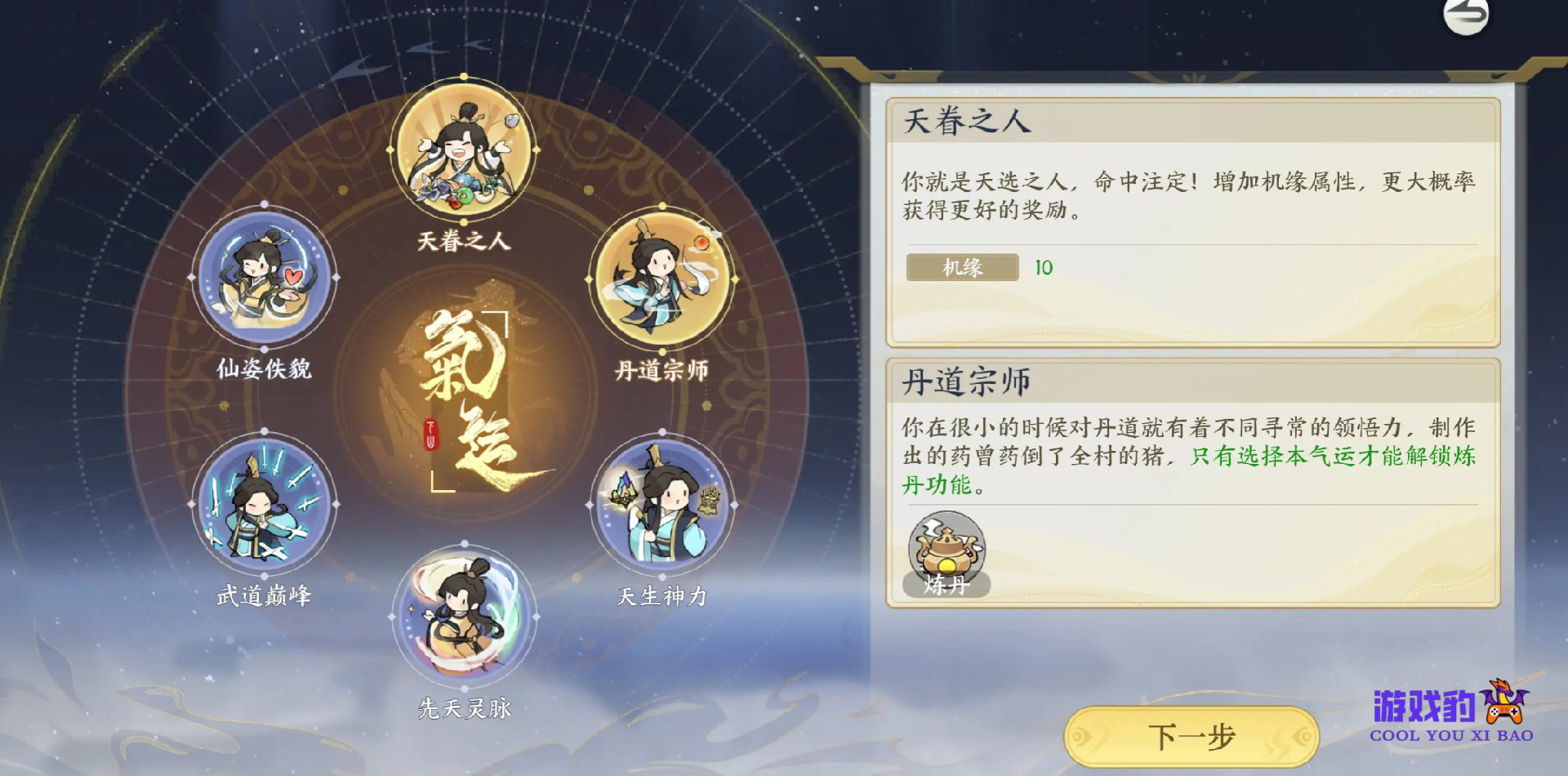
Task: Select the 天眷之人 fortune portrait
Action: (x=463, y=150)
